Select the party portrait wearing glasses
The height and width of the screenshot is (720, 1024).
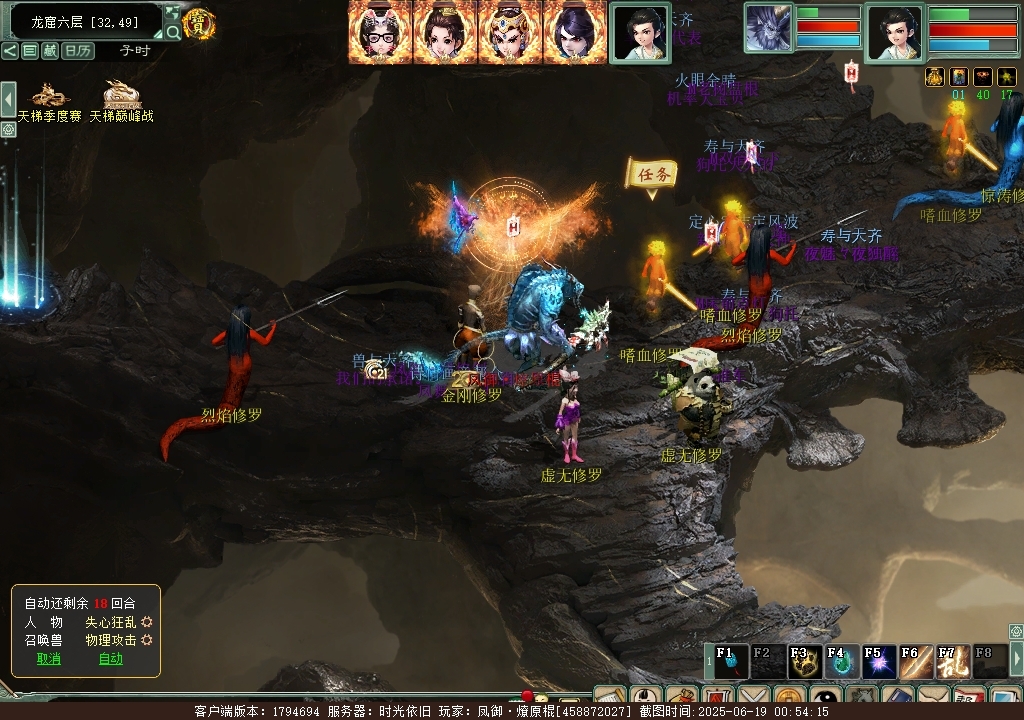[x=379, y=33]
